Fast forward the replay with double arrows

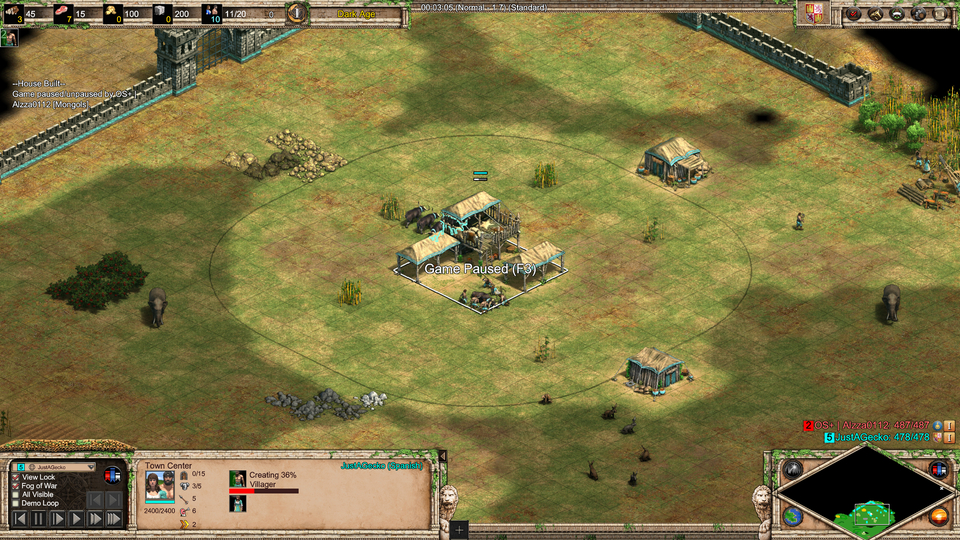[x=95, y=519]
